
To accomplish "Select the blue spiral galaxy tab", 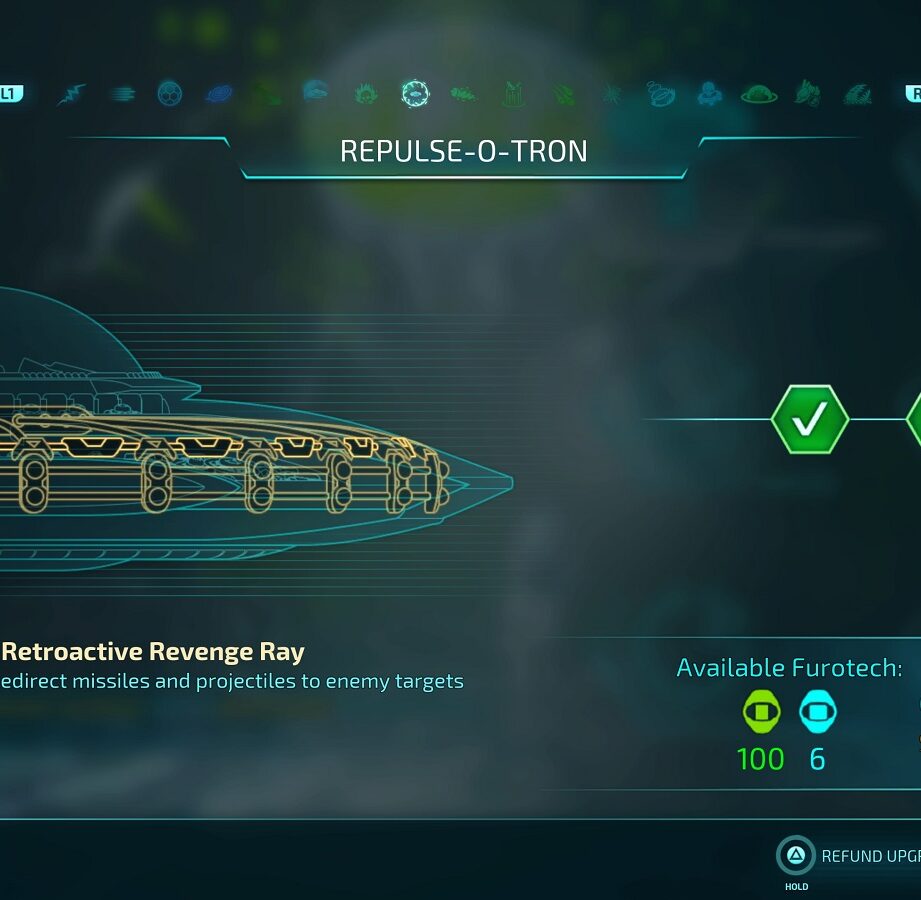I will click(x=219, y=94).
